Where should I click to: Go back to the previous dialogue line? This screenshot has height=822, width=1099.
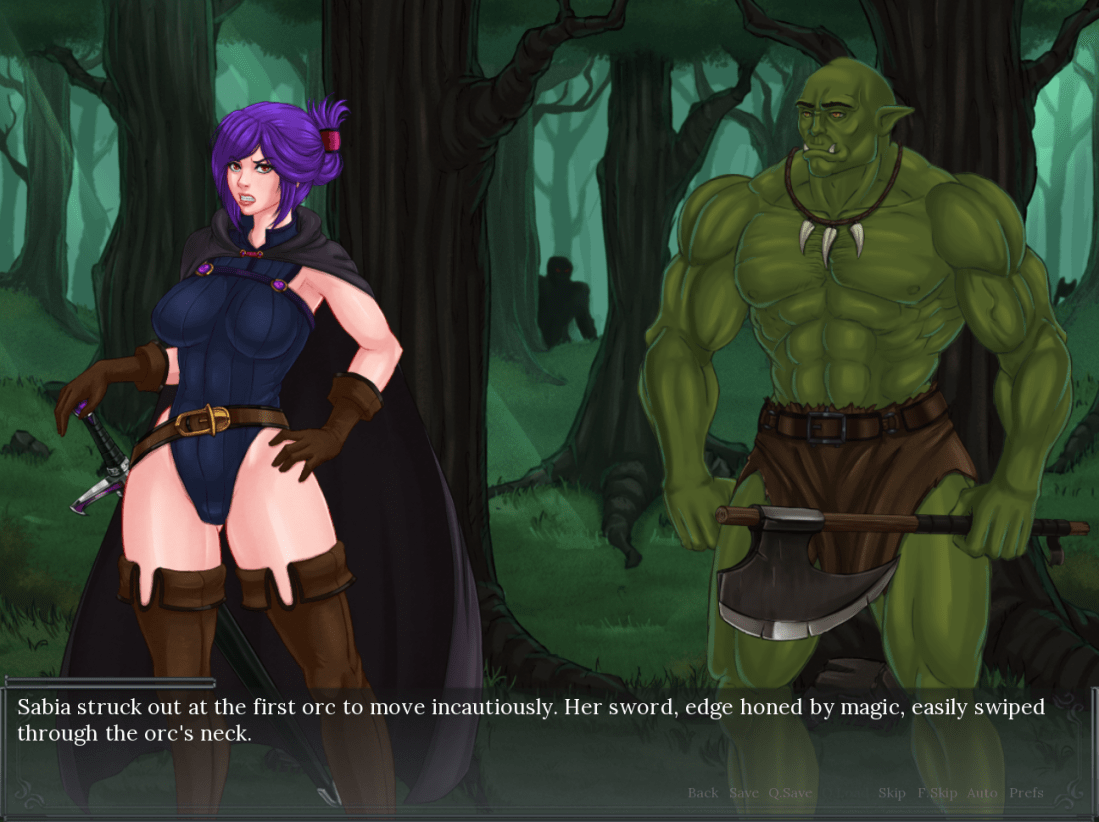coord(703,793)
